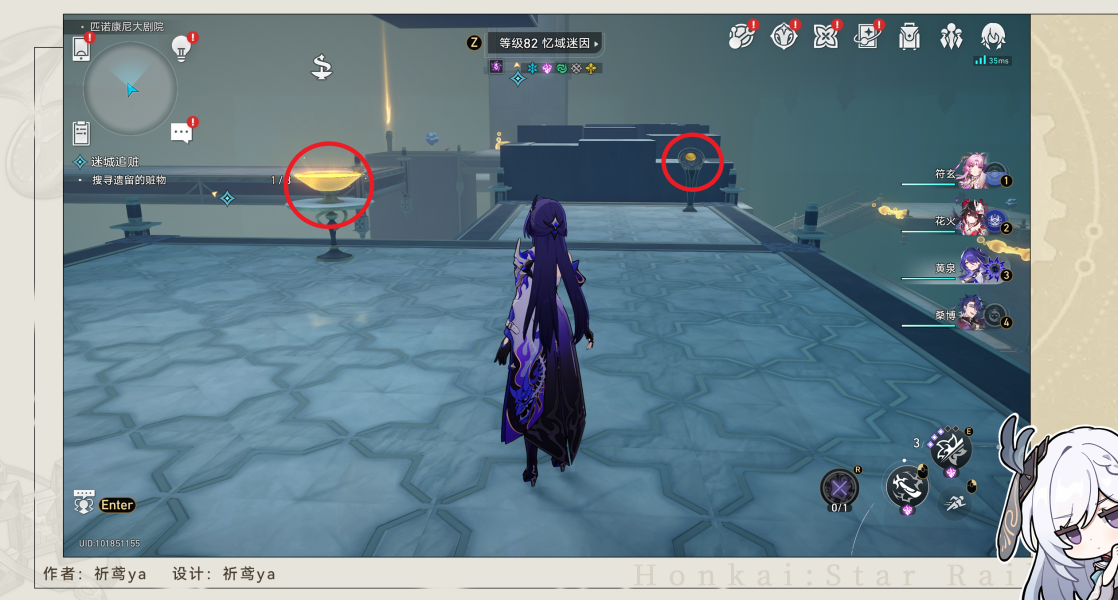Open the star card Warp icon
The image size is (1118, 600).
867,37
